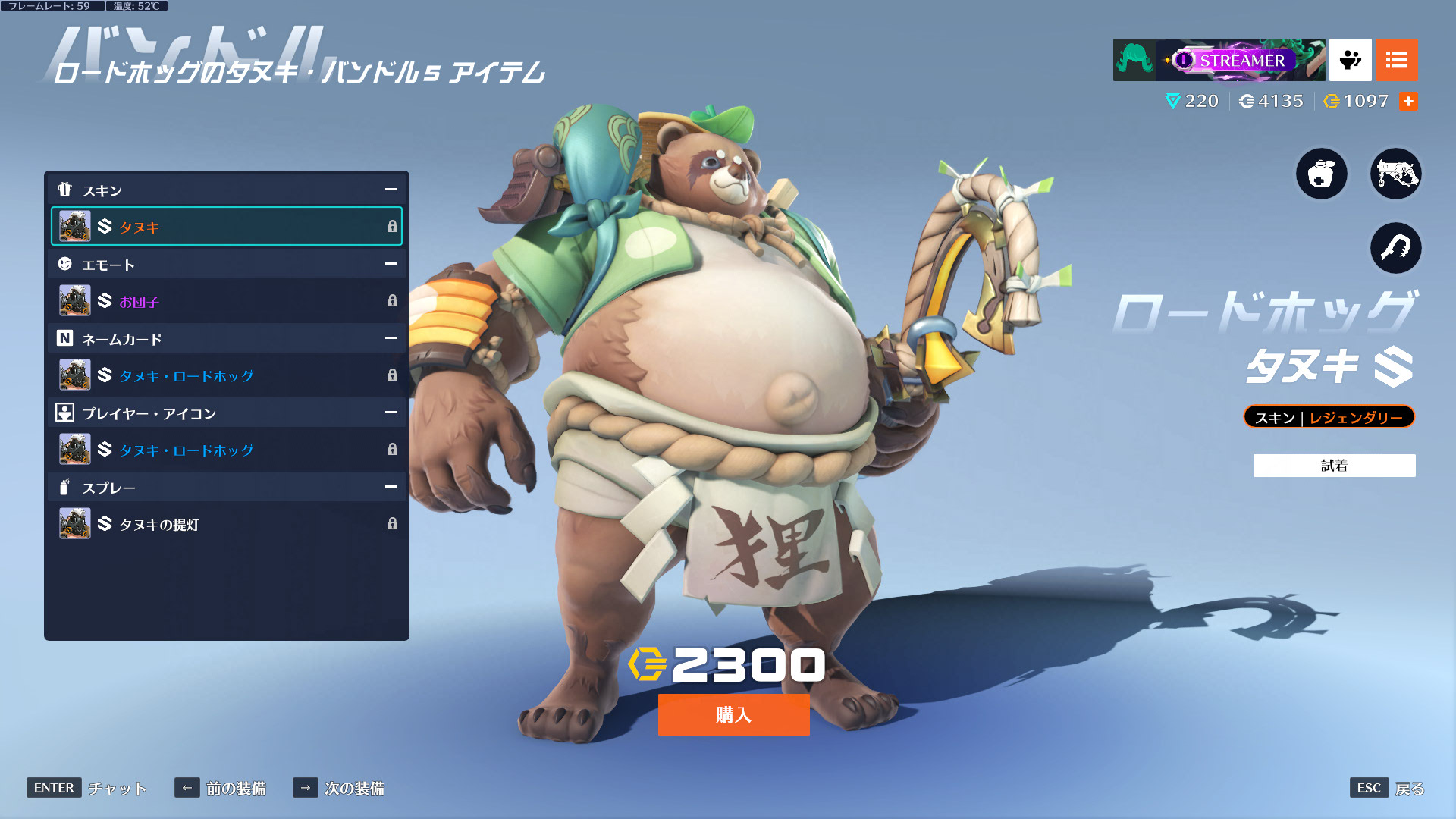The height and width of the screenshot is (819, 1456).
Task: Choose the タヌキ・ロードホッグ name card row
Action: (226, 375)
